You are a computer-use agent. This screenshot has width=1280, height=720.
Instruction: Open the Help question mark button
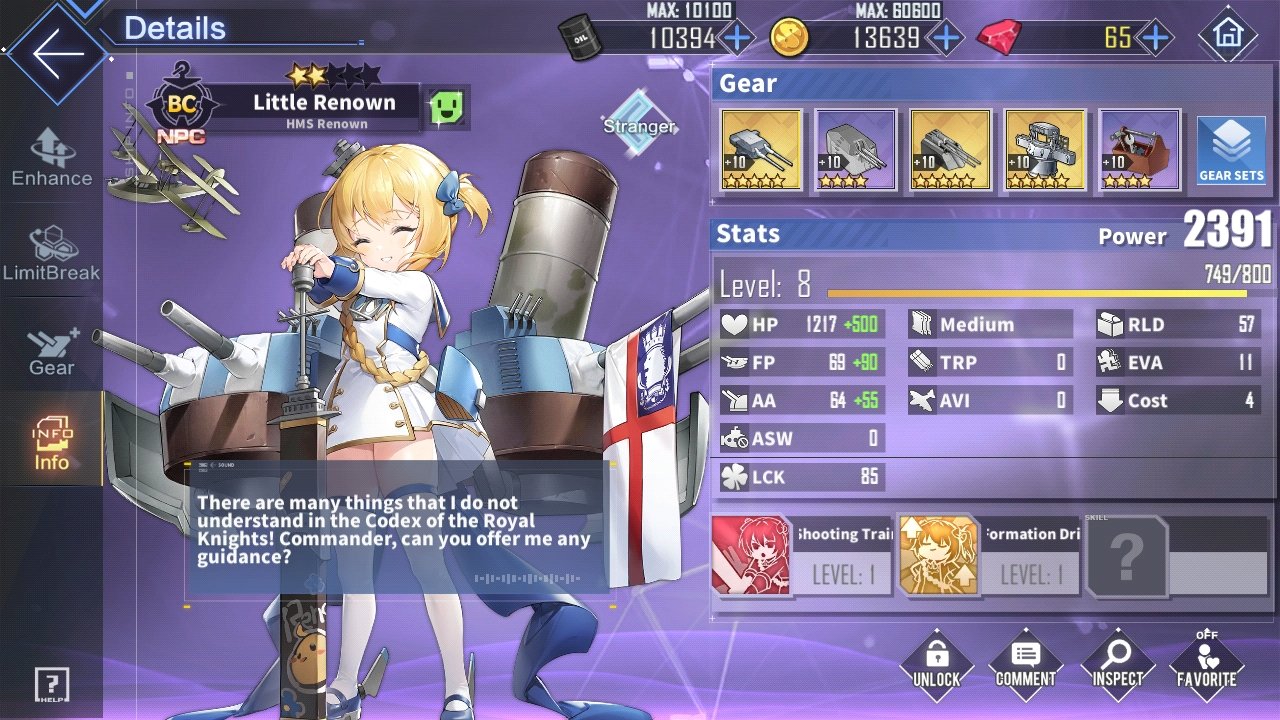point(52,685)
